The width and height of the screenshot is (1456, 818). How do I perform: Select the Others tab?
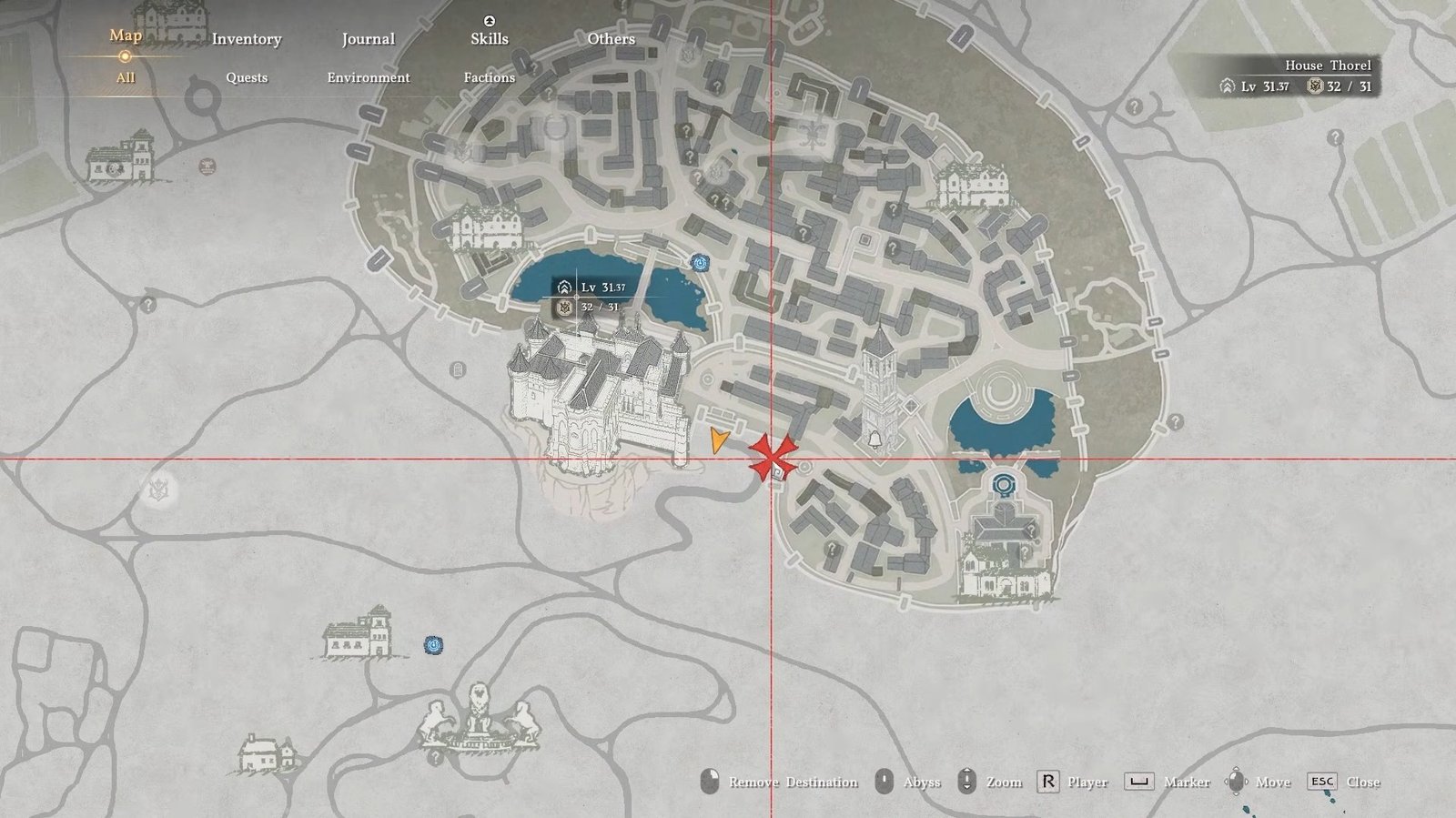click(611, 39)
